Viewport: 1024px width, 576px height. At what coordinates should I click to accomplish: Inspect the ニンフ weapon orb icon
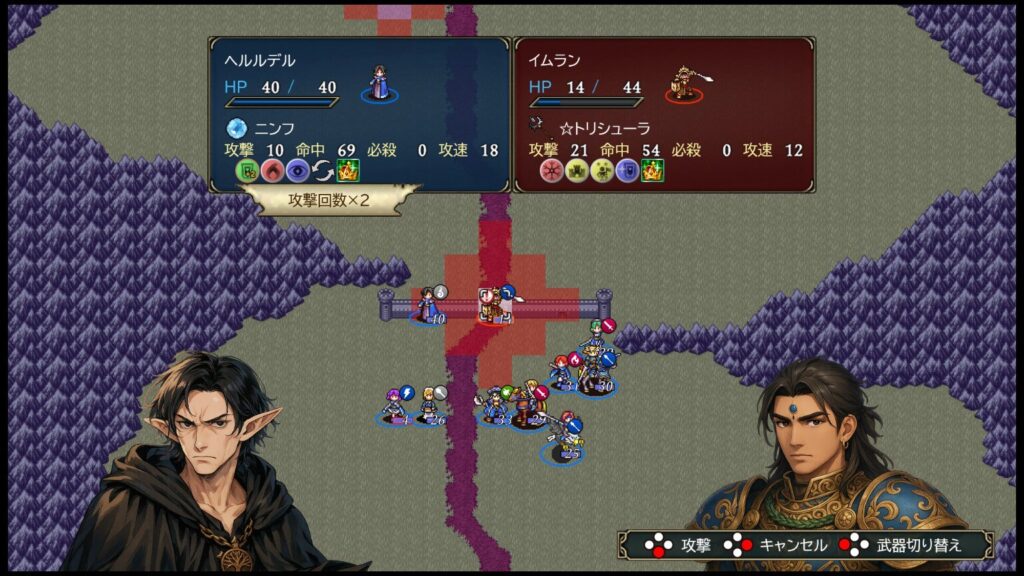(237, 128)
